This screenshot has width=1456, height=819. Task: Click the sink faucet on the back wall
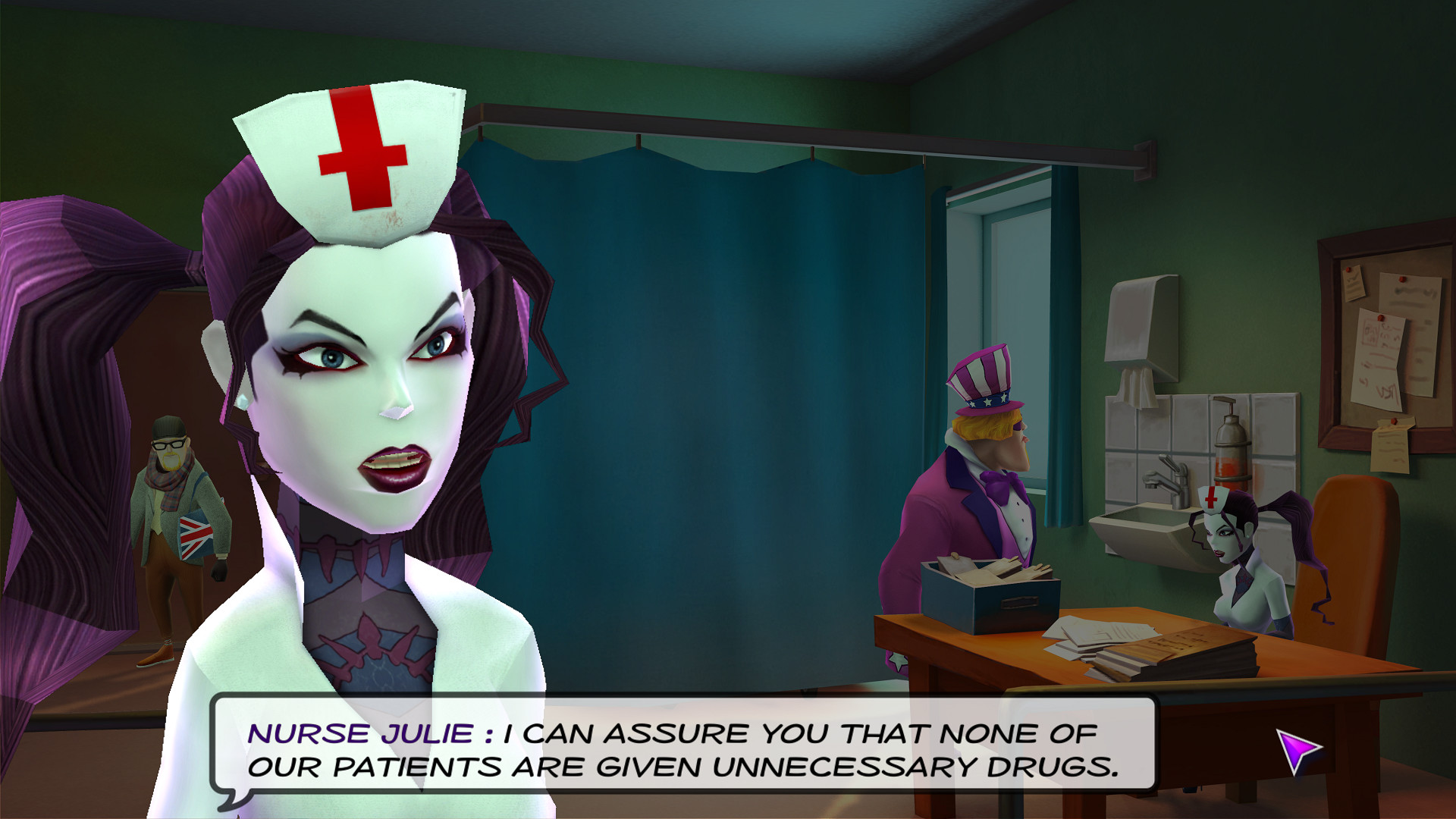pos(1168,478)
